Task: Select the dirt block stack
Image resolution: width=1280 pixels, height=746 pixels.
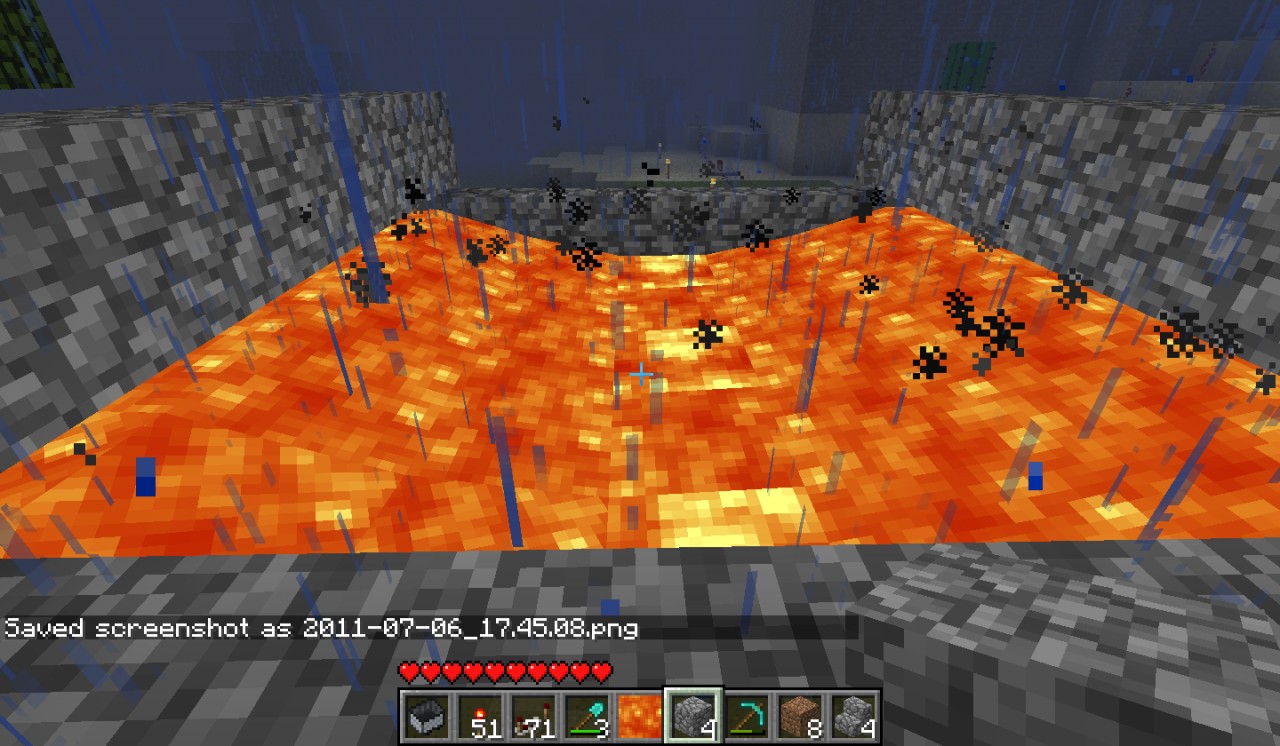Action: click(800, 716)
